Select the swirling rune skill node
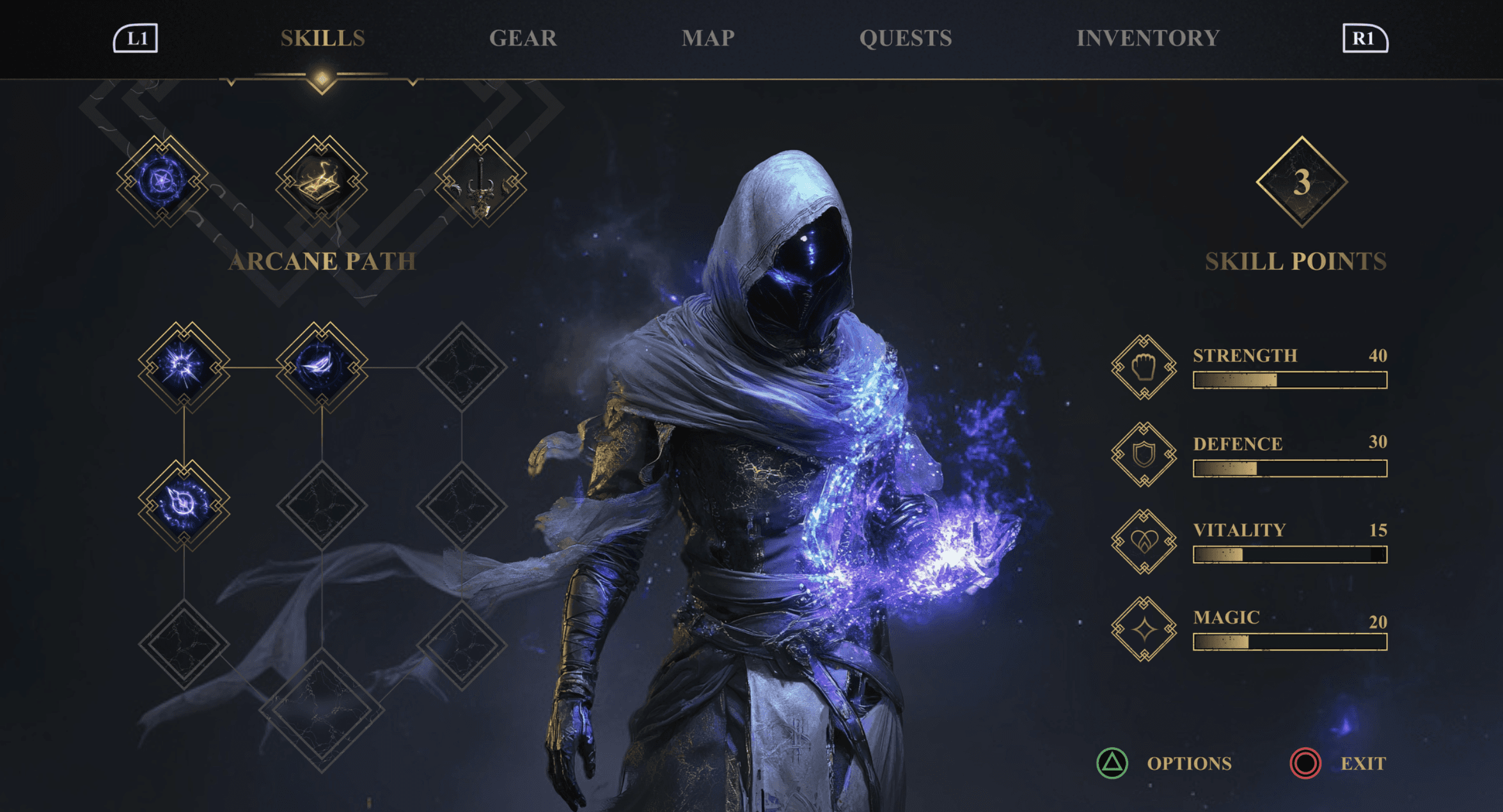The height and width of the screenshot is (812, 1503). [x=184, y=505]
